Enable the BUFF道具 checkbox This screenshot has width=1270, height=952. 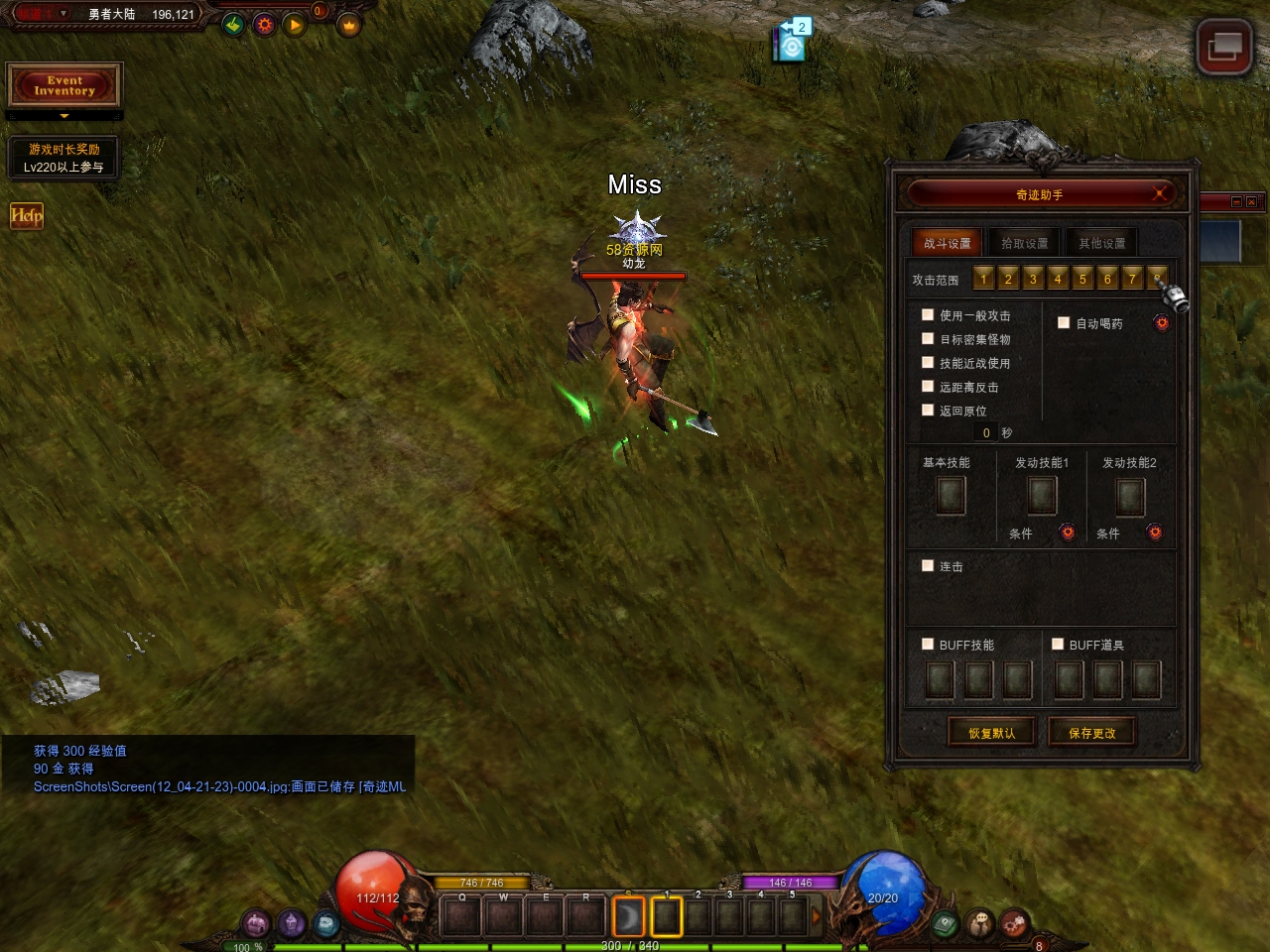tap(1058, 645)
